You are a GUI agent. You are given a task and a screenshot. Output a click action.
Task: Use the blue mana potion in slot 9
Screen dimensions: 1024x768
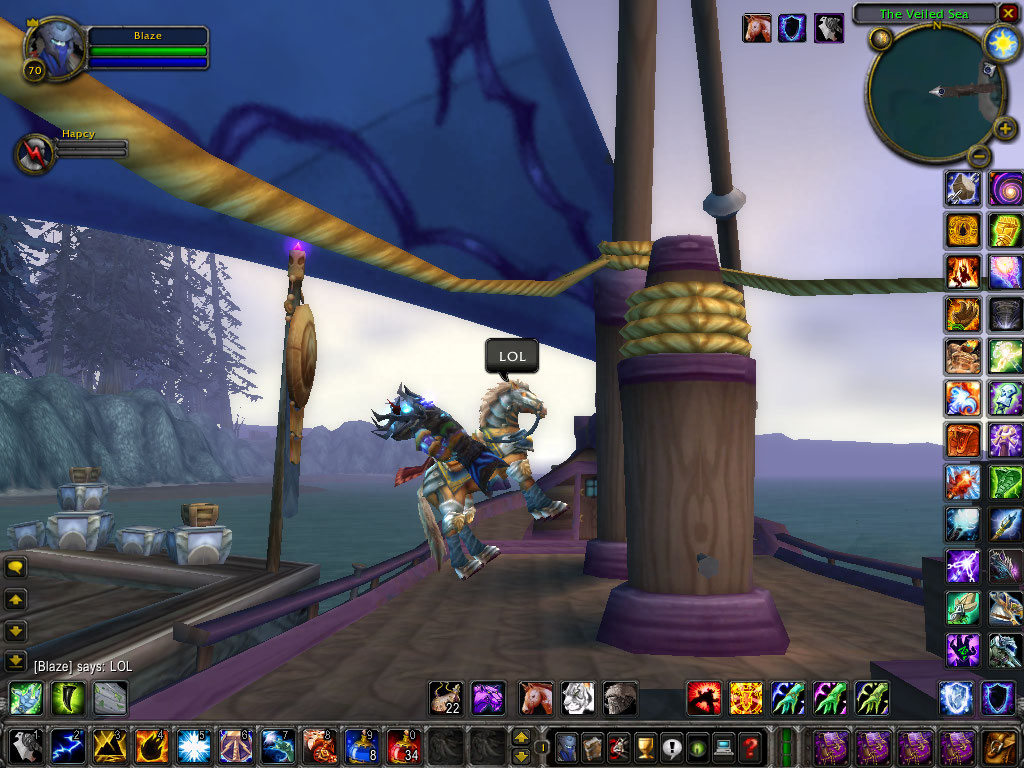(x=361, y=746)
